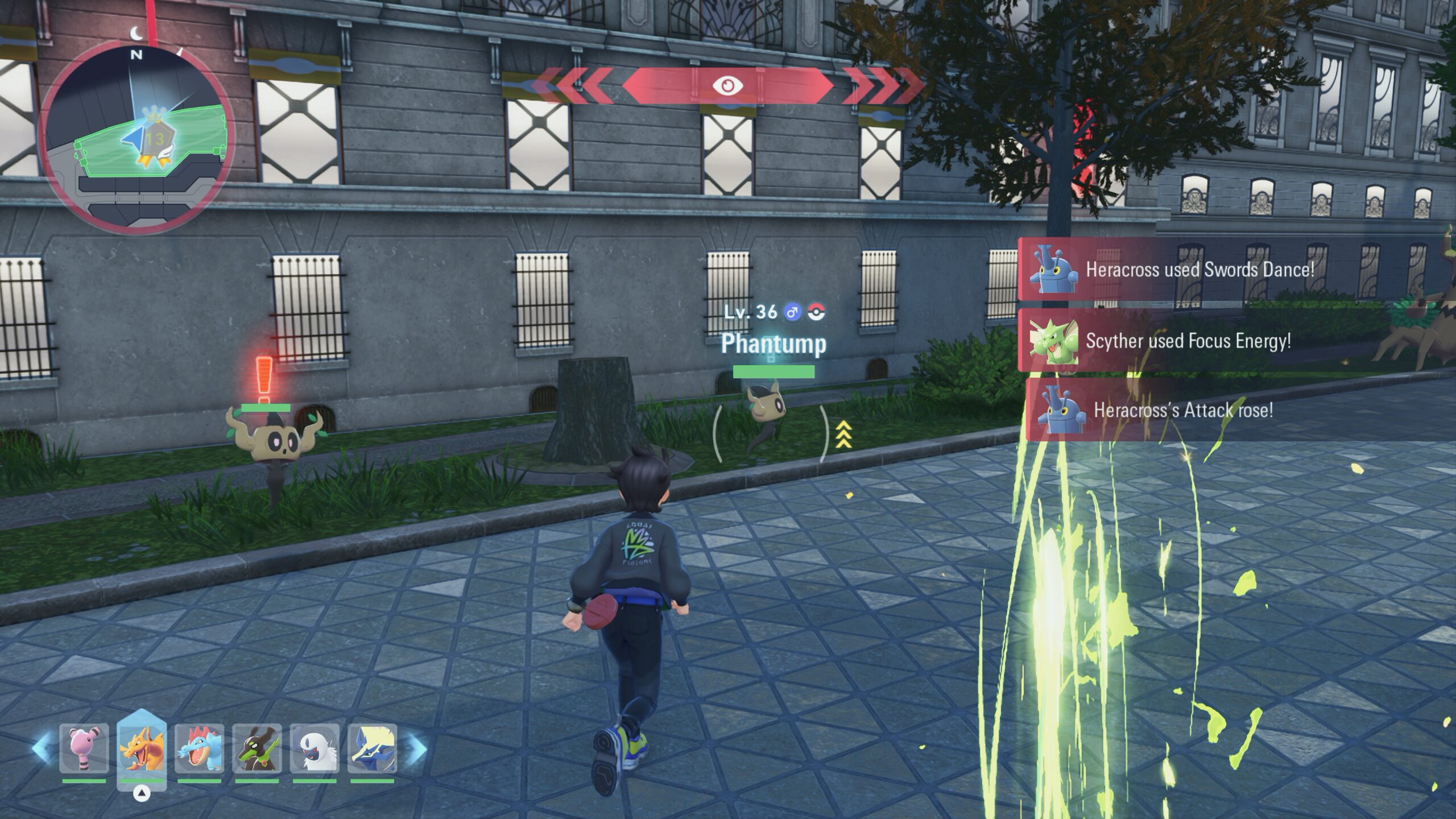Switch to Feraligatr in the party
Image resolution: width=1456 pixels, height=819 pixels.
[199, 748]
